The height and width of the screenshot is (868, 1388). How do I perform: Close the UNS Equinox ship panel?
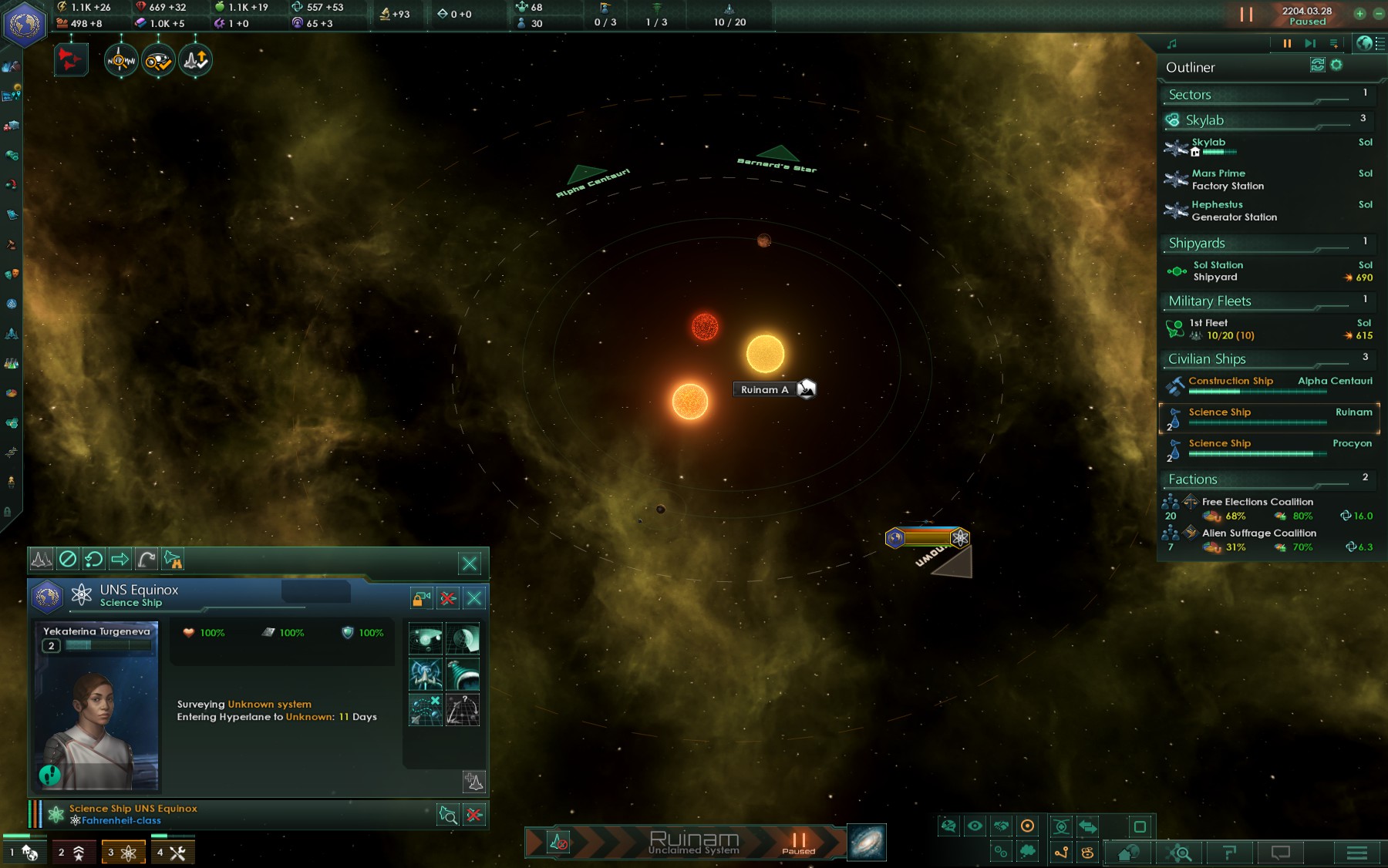pyautogui.click(x=474, y=598)
